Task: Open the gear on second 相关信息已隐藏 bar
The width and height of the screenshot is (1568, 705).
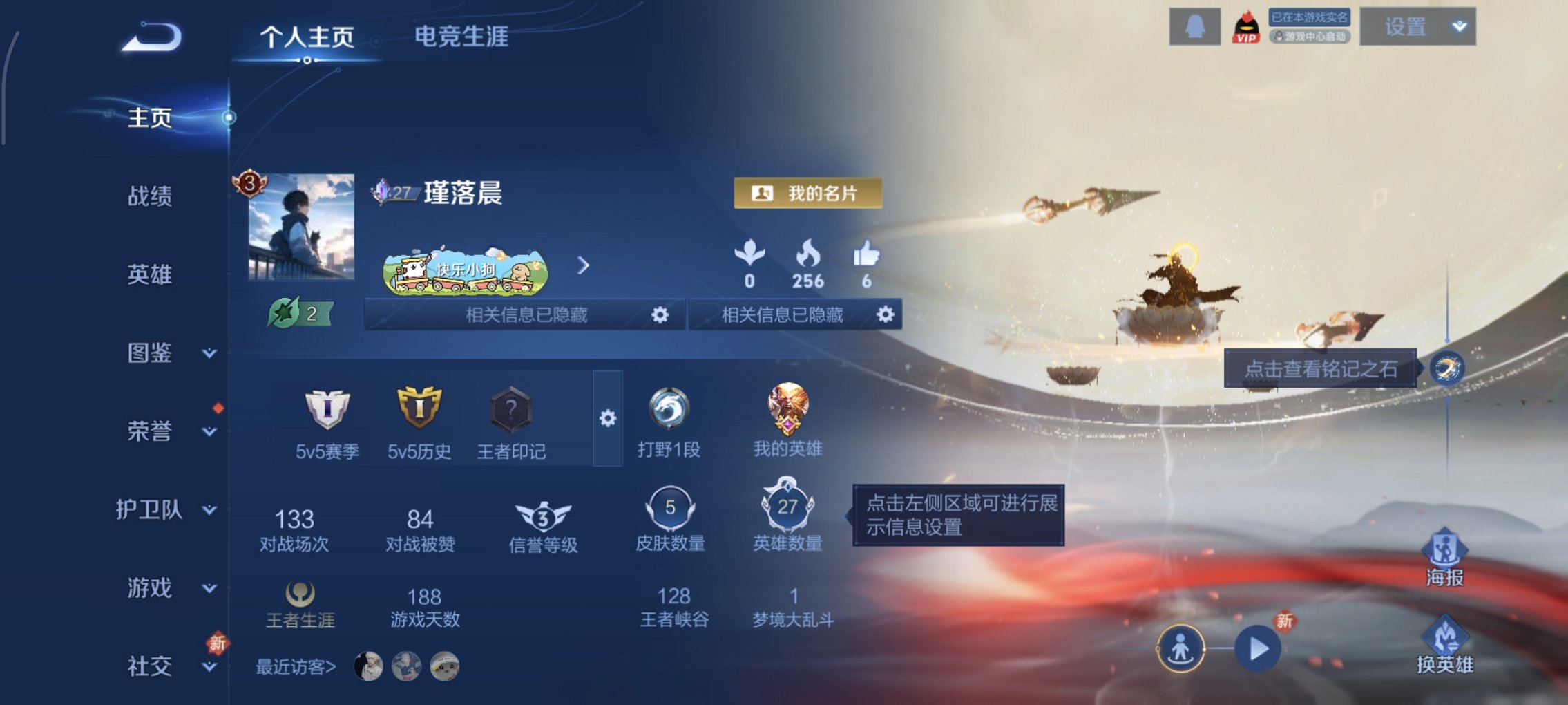Action: tap(885, 315)
